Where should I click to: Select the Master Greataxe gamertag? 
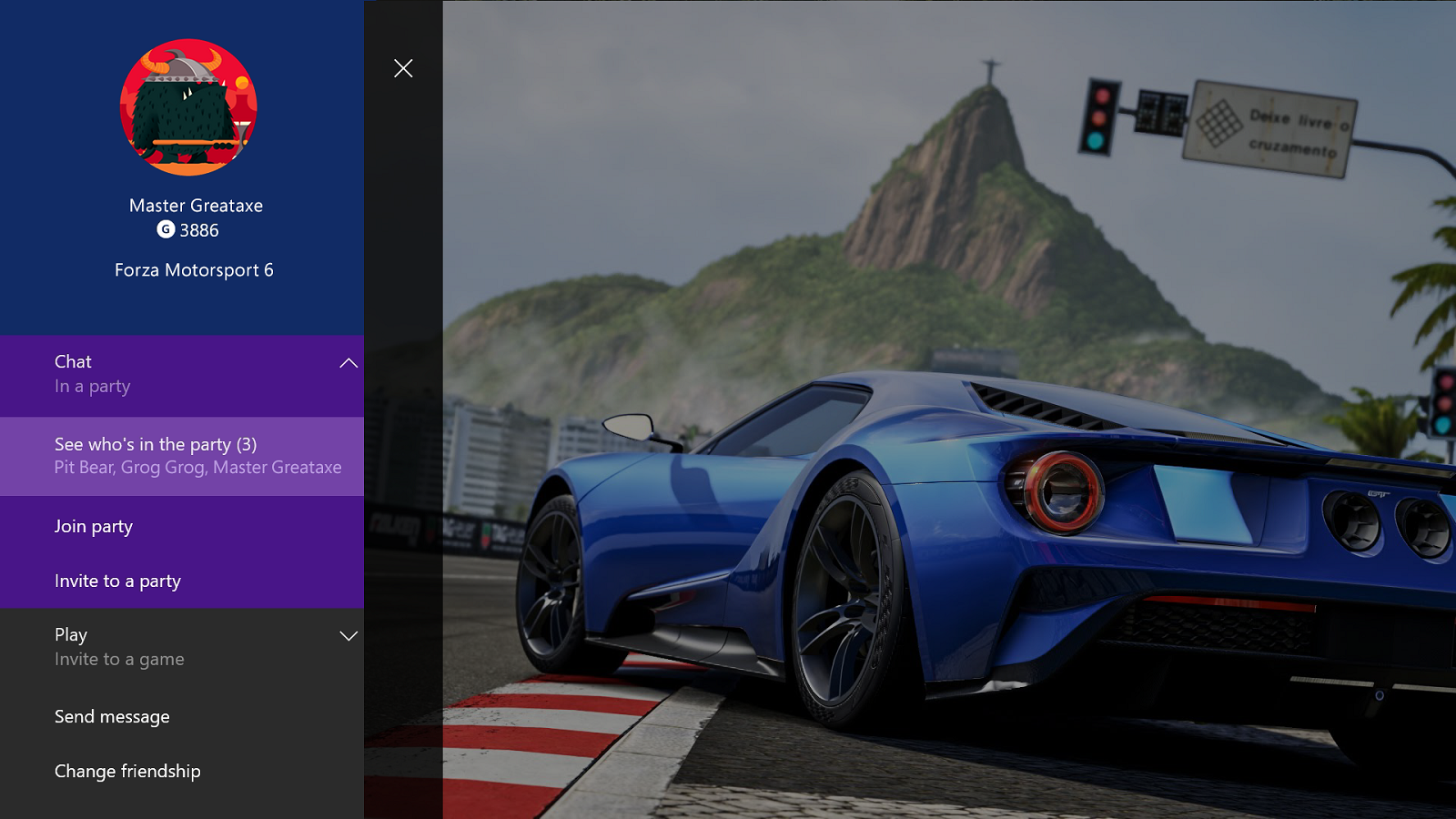coord(196,205)
